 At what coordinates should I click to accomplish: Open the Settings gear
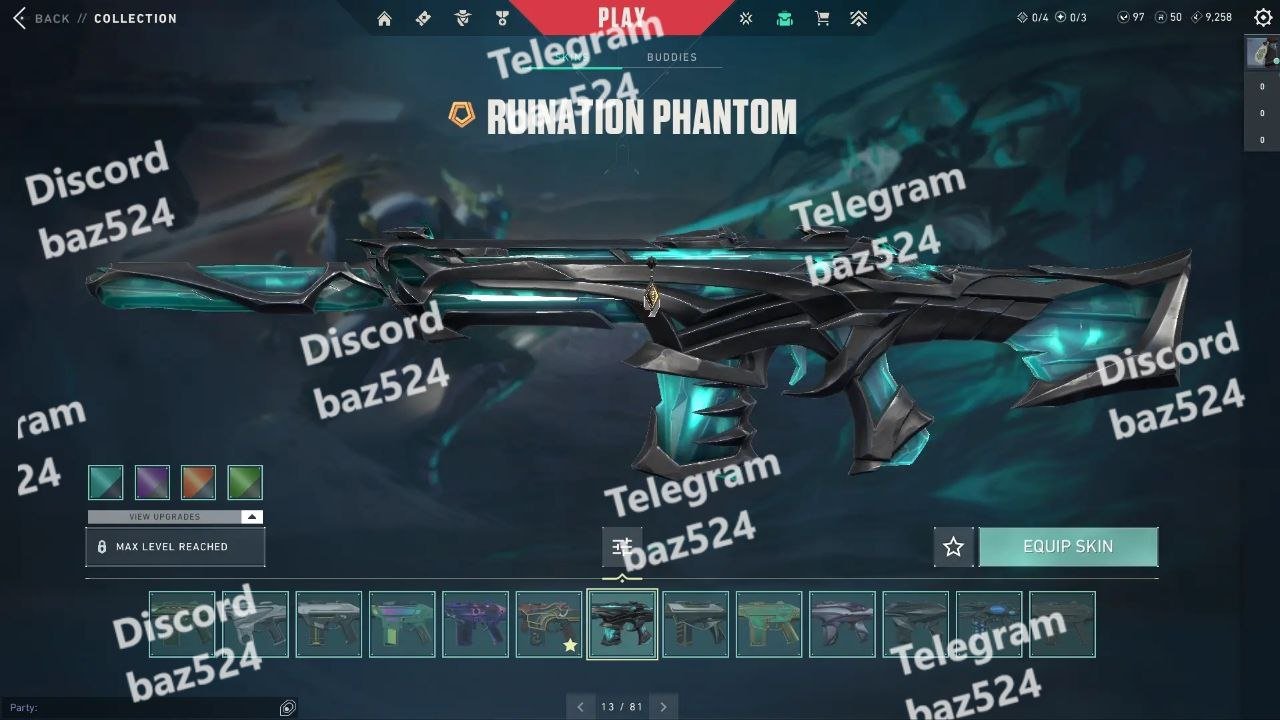point(1263,17)
